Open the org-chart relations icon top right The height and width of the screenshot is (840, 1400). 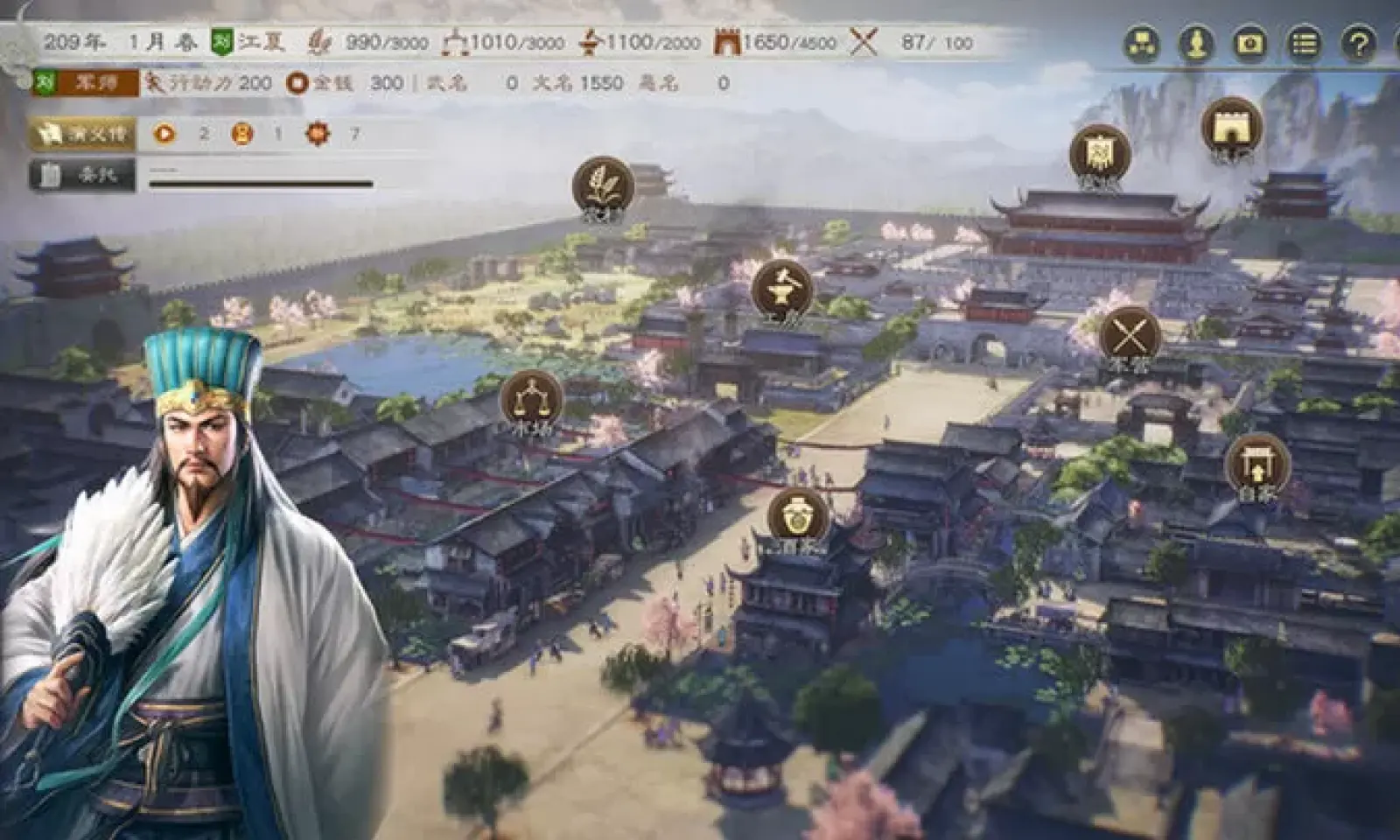[1142, 42]
